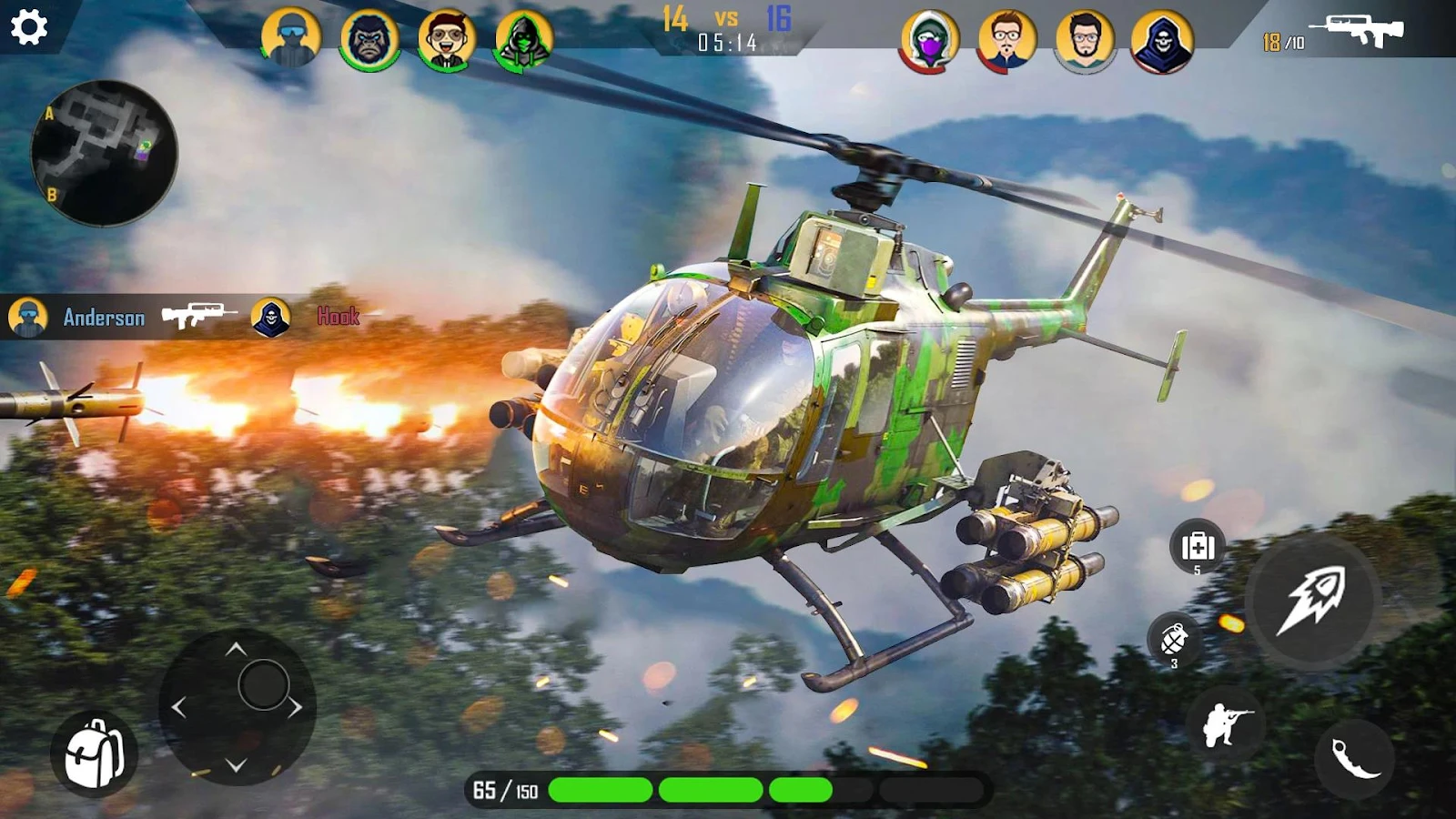The height and width of the screenshot is (819, 1456).
Task: Tap Anderson's avatar in the kill feed
Action: pyautogui.click(x=27, y=317)
